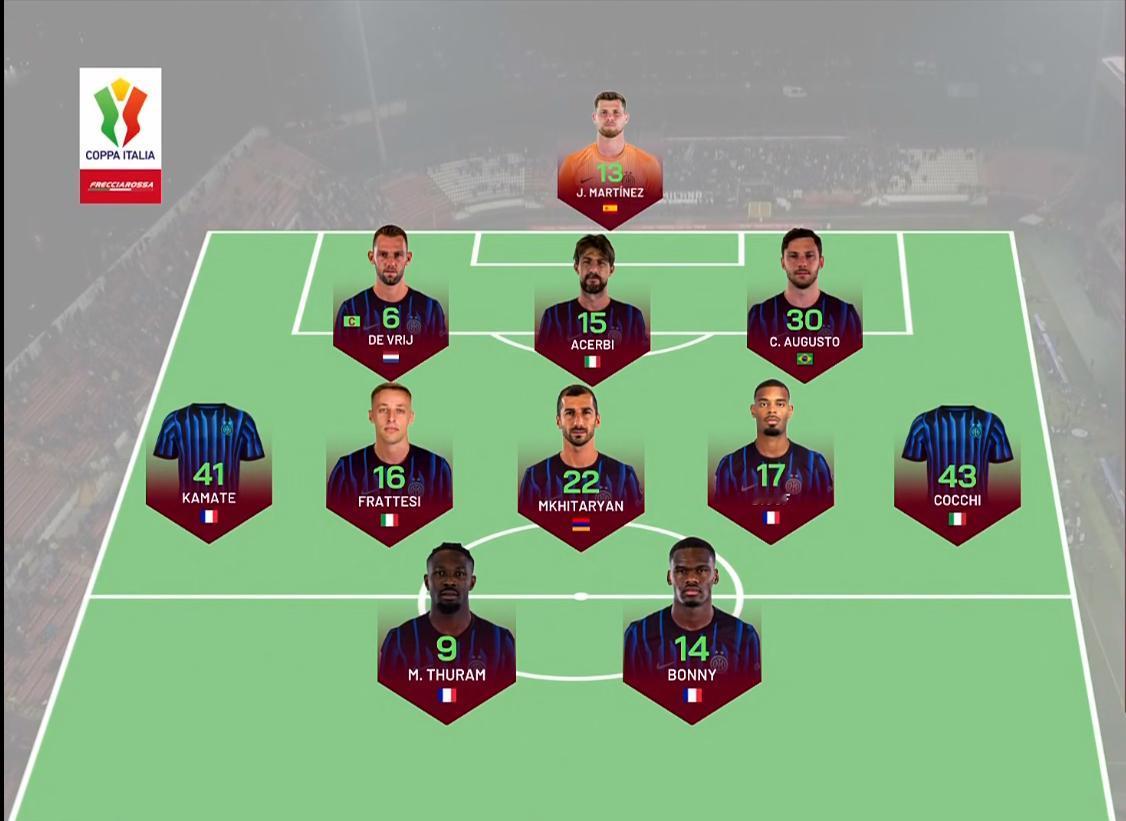The height and width of the screenshot is (821, 1126).
Task: Click the Coppa Italia Frecciarossa logo
Action: point(120,135)
